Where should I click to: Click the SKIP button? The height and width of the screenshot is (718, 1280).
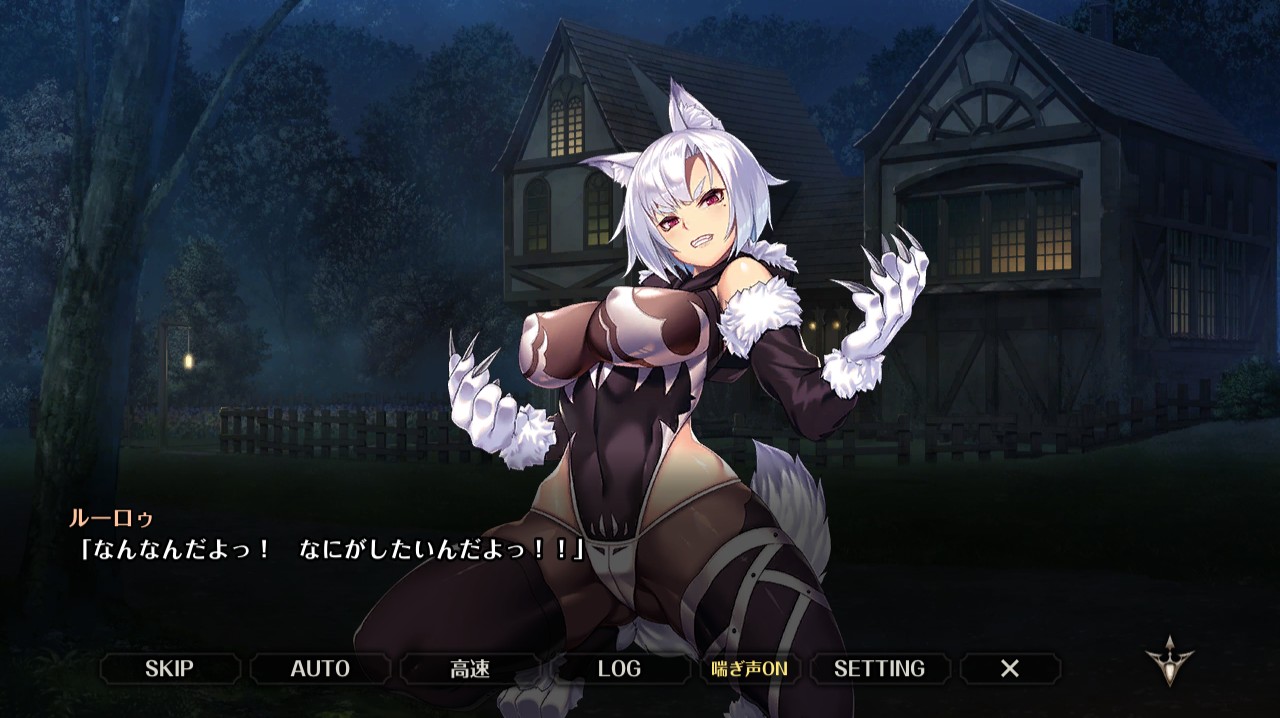click(169, 668)
